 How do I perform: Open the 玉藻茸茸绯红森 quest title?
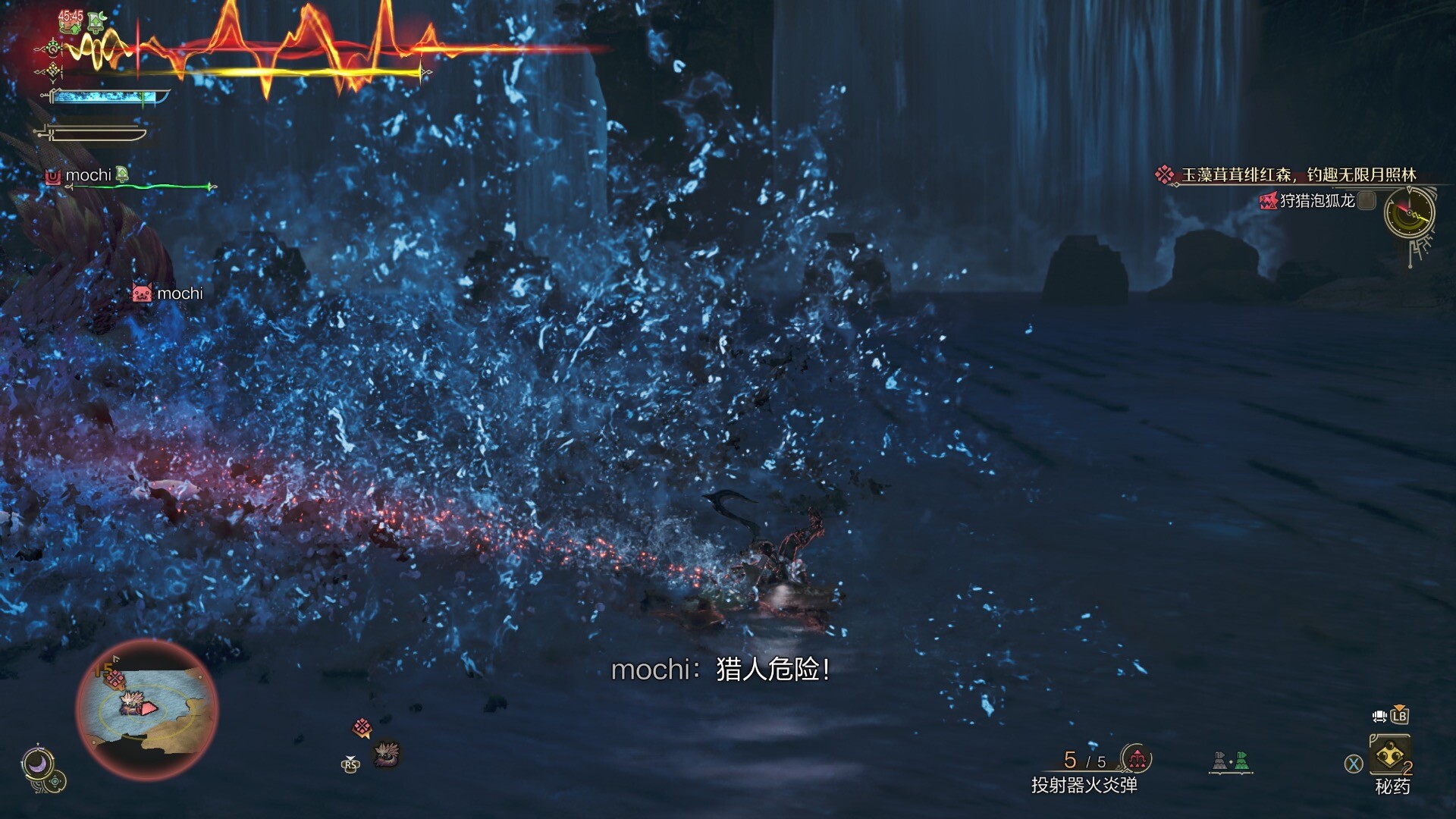pos(1298,175)
